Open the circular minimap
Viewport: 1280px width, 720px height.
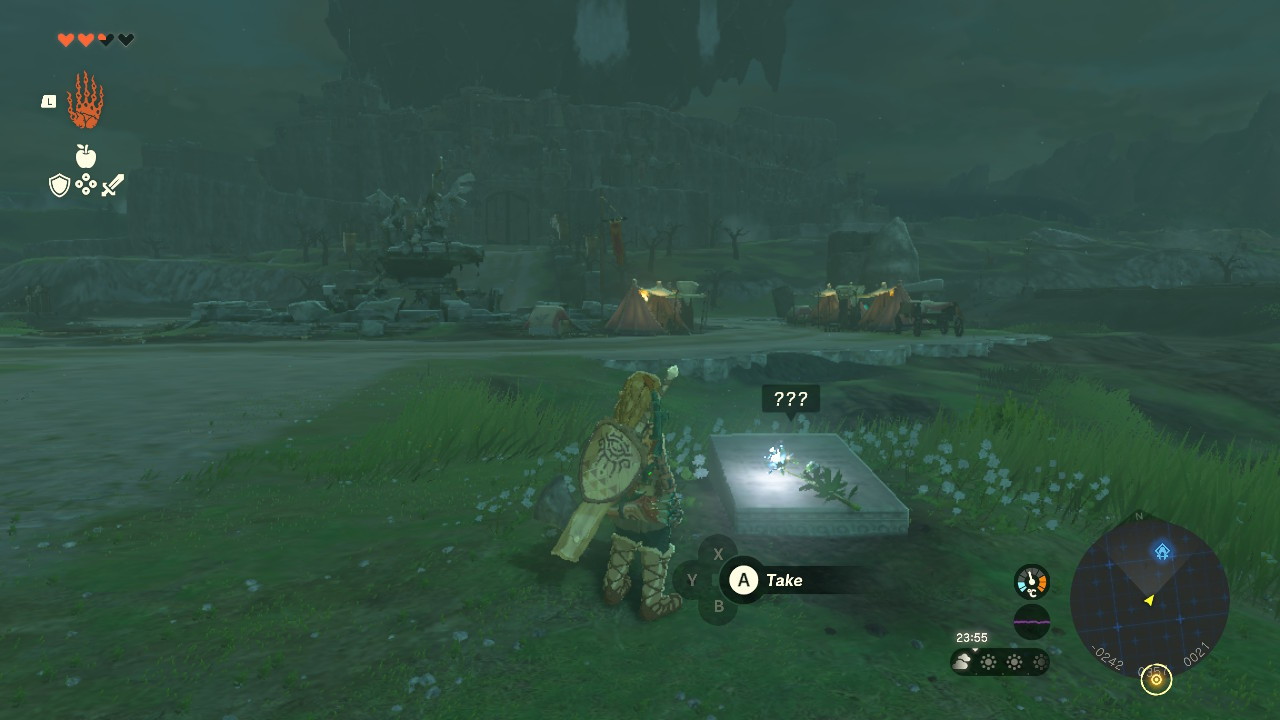1149,598
